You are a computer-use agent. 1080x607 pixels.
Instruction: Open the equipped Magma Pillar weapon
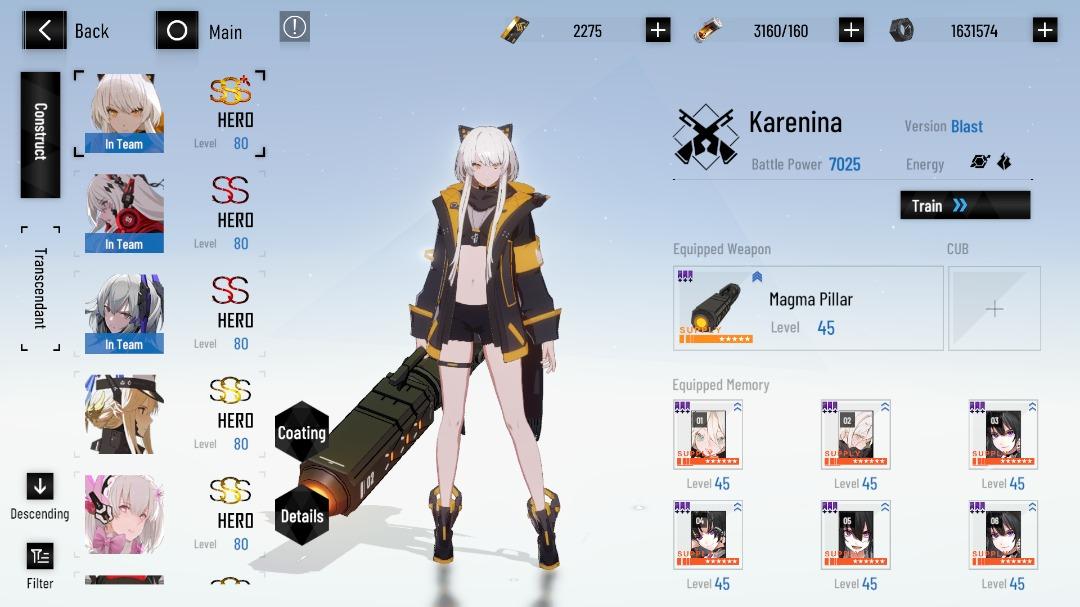point(808,308)
